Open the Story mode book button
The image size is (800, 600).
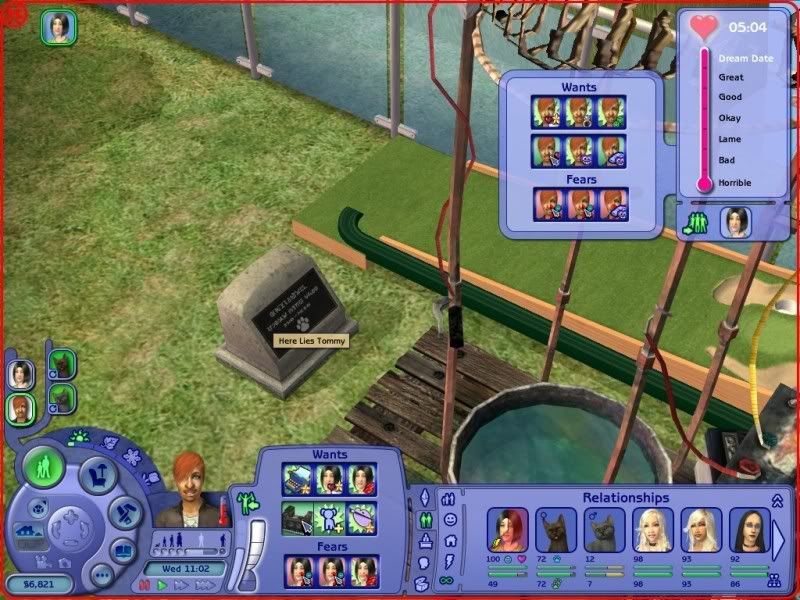(123, 551)
